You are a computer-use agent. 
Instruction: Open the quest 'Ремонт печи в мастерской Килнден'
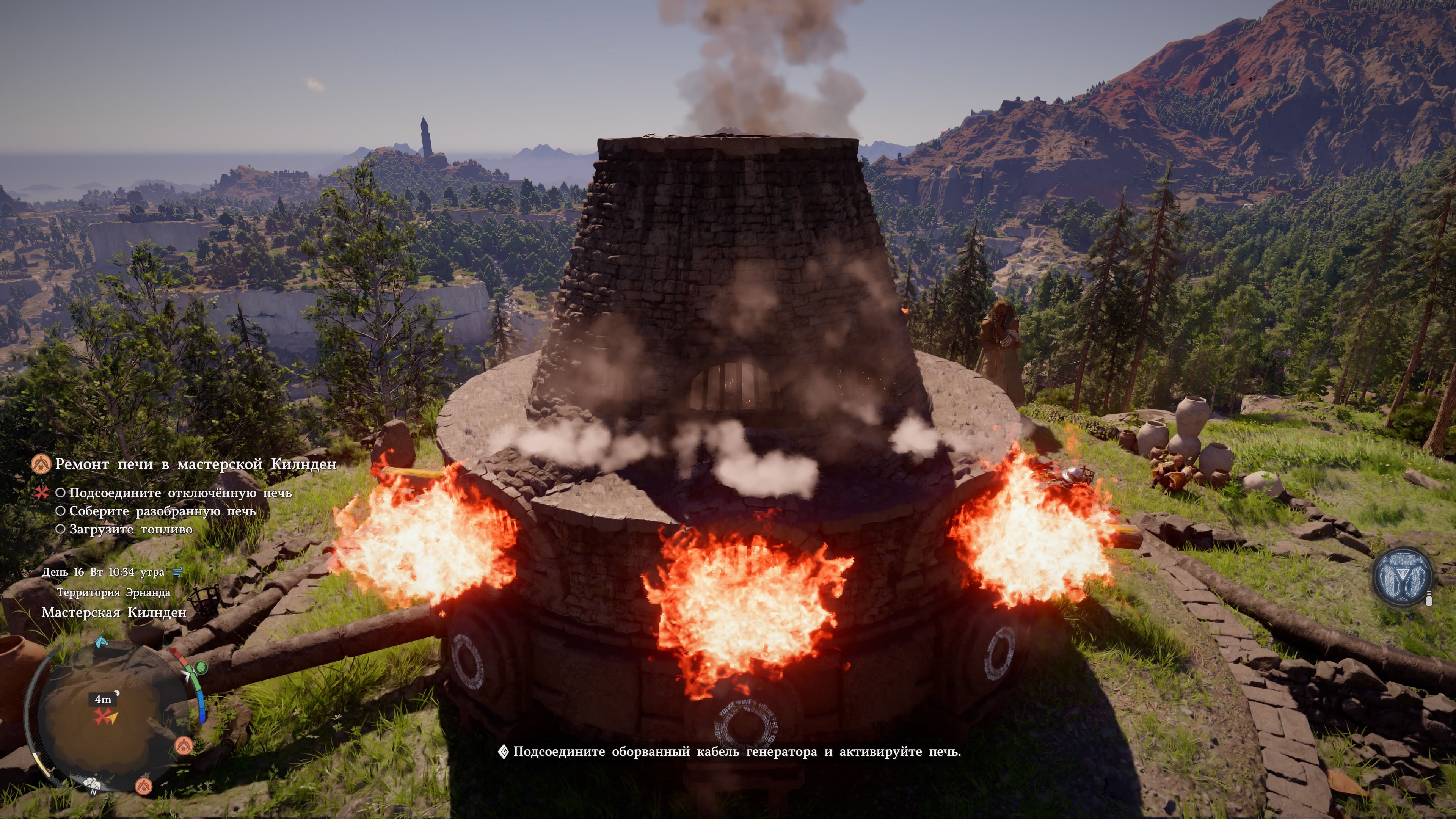195,464
